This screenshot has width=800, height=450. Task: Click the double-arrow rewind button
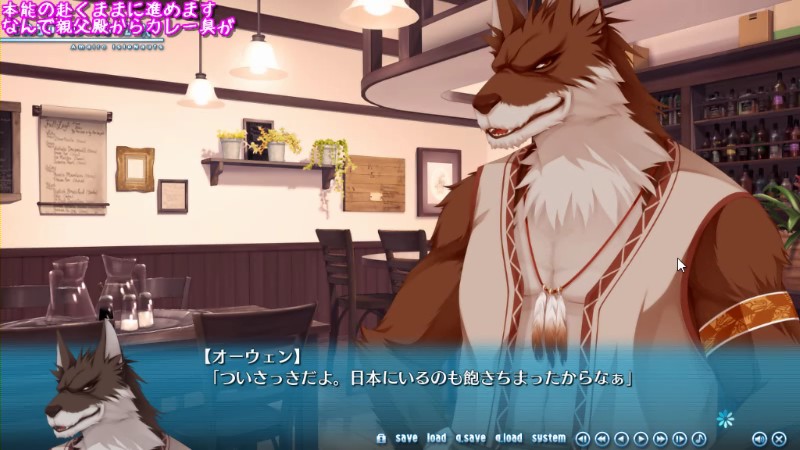click(602, 438)
